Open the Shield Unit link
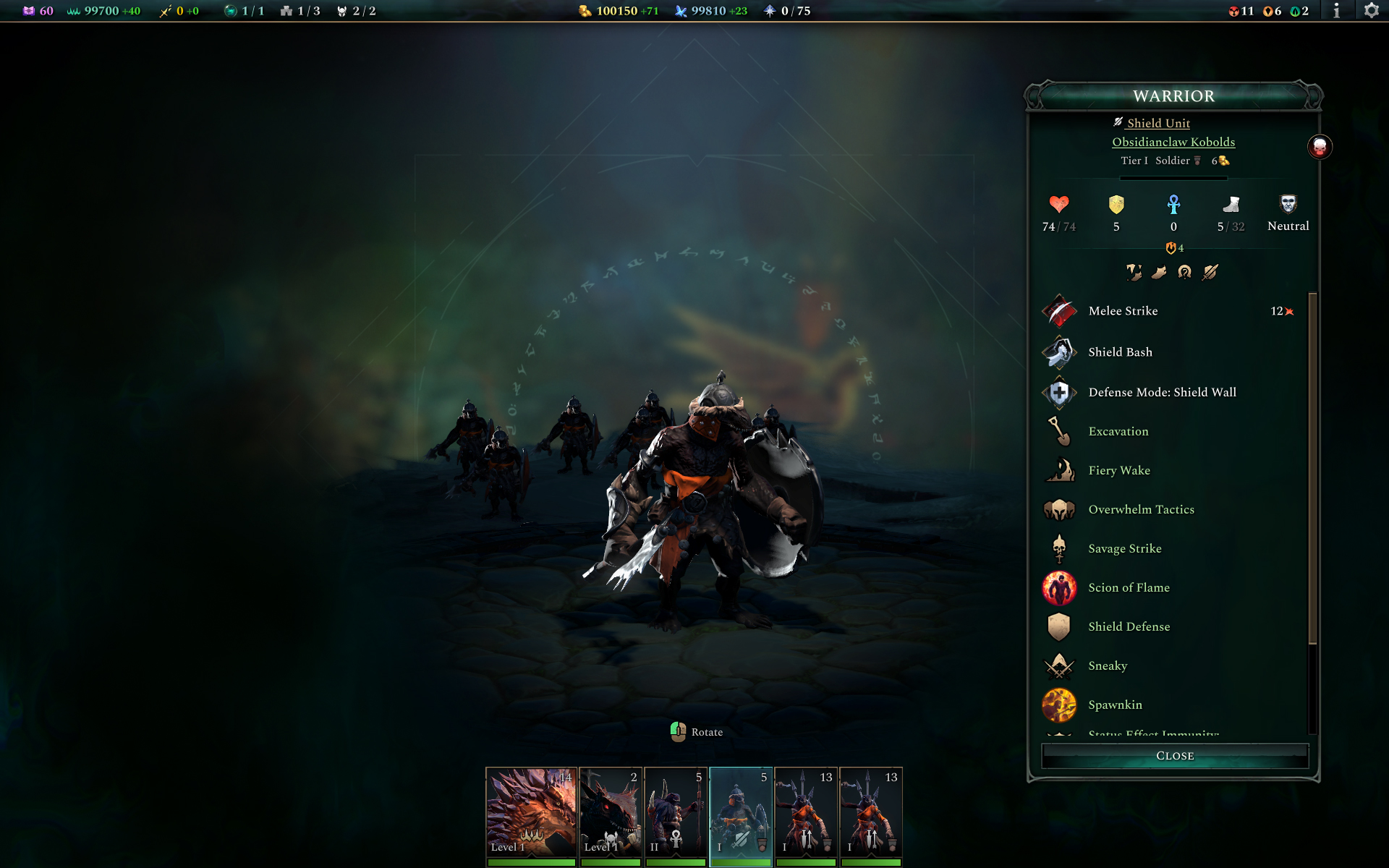The width and height of the screenshot is (1389, 868). click(x=1157, y=123)
